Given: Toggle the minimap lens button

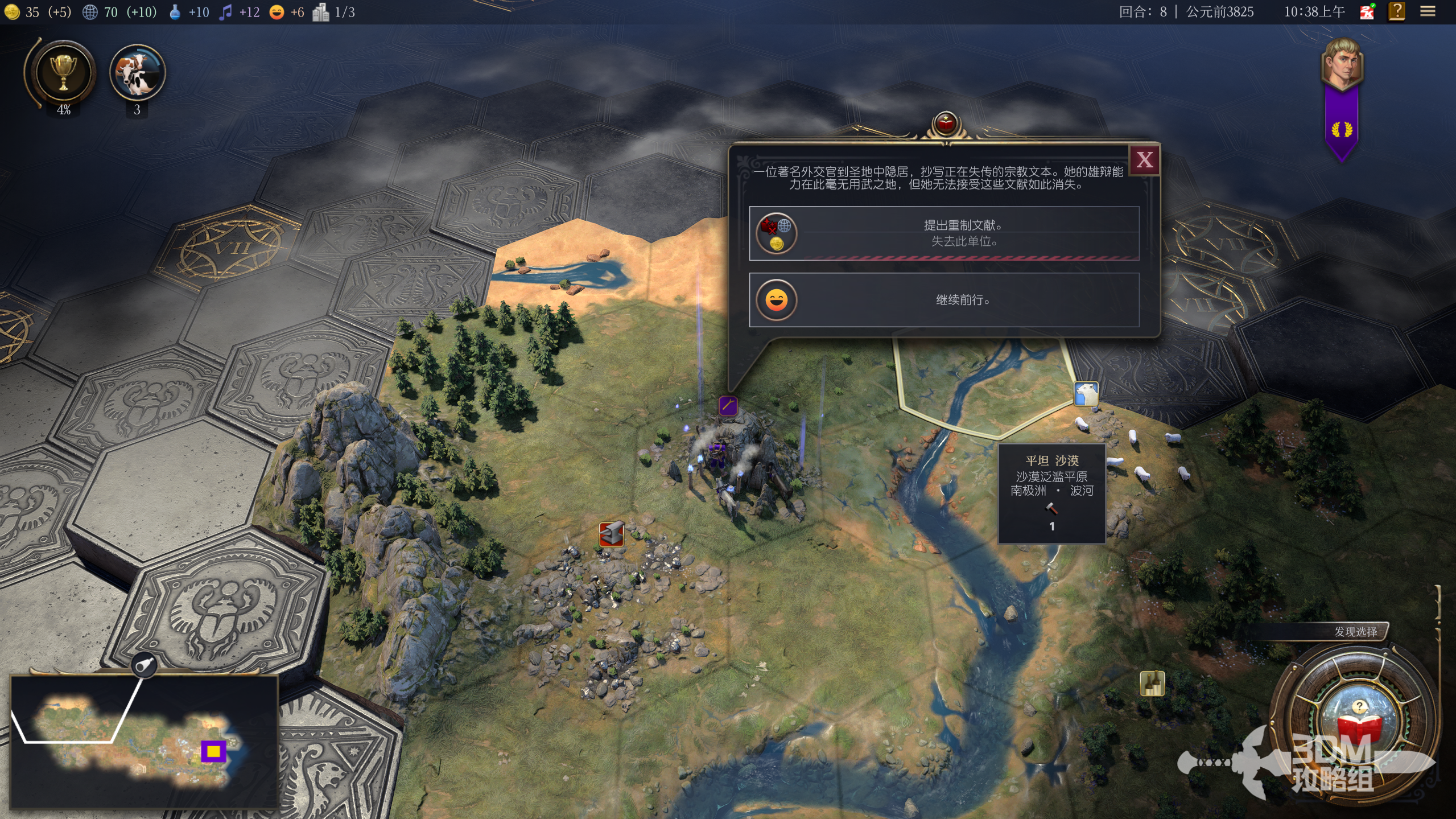Looking at the screenshot, I should pos(145,664).
